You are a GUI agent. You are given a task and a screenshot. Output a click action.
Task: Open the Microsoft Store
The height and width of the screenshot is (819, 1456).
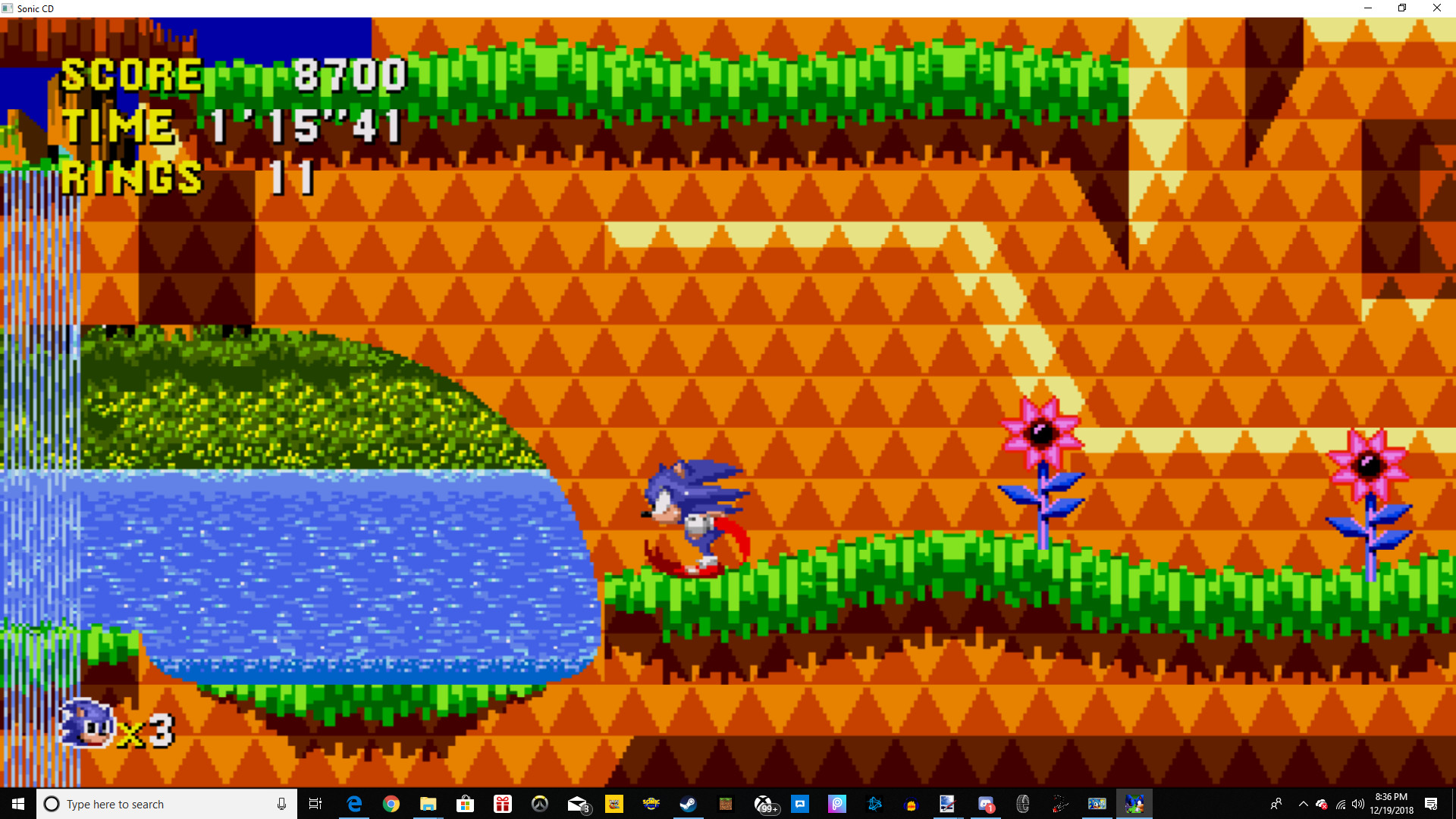pos(466,804)
